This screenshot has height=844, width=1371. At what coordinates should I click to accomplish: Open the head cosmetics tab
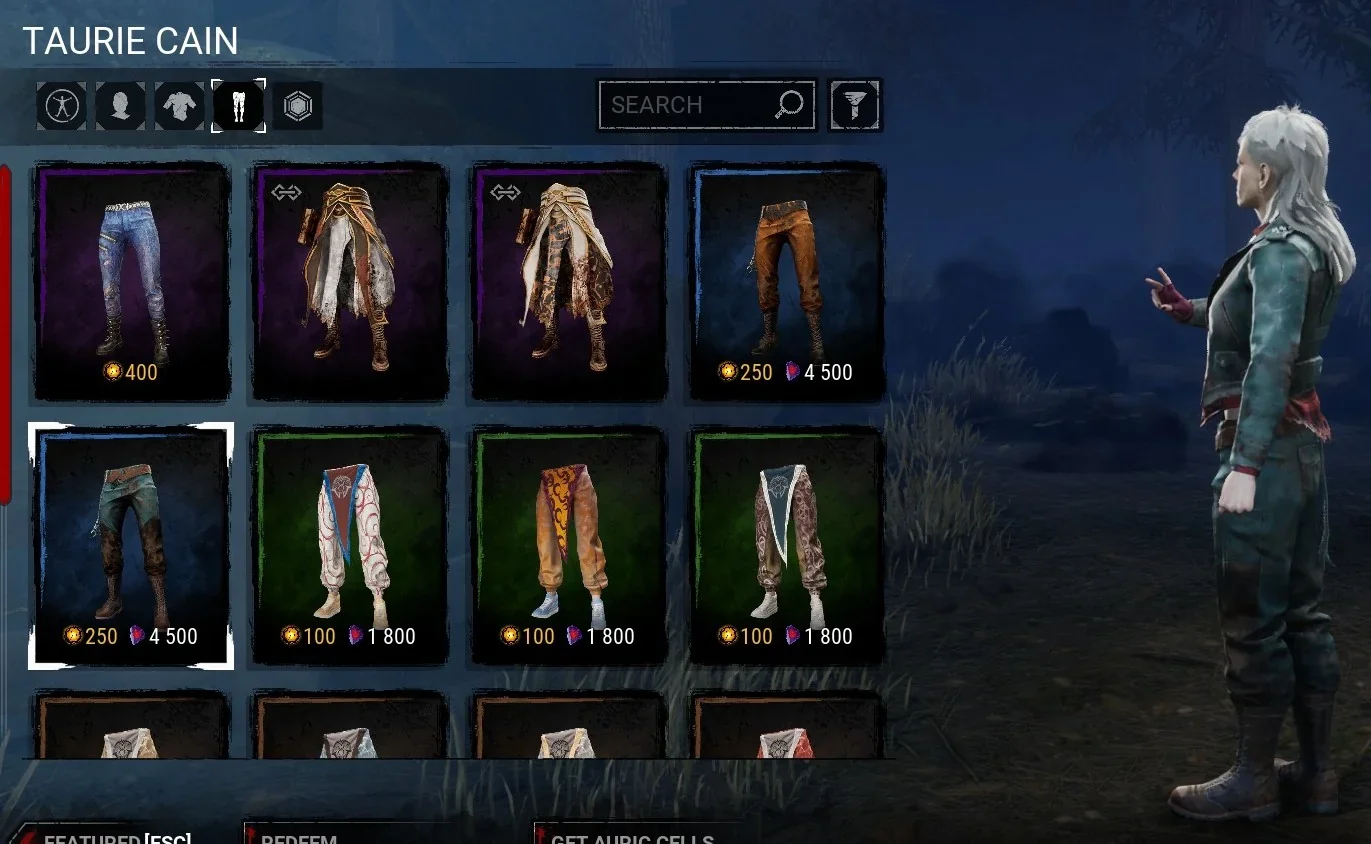(x=120, y=105)
